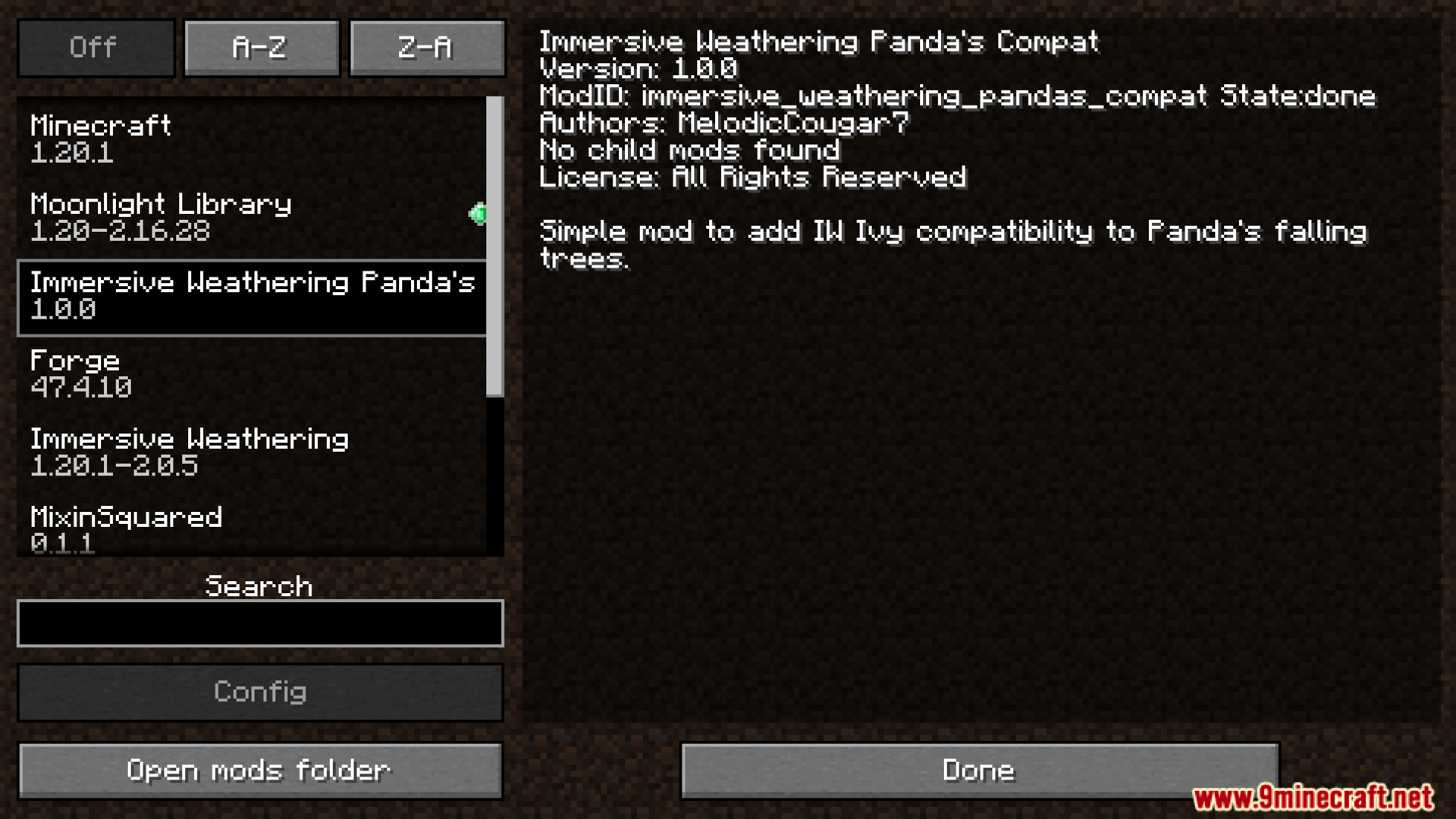Viewport: 1456px width, 819px height.
Task: Click the Search text input field
Action: (259, 623)
